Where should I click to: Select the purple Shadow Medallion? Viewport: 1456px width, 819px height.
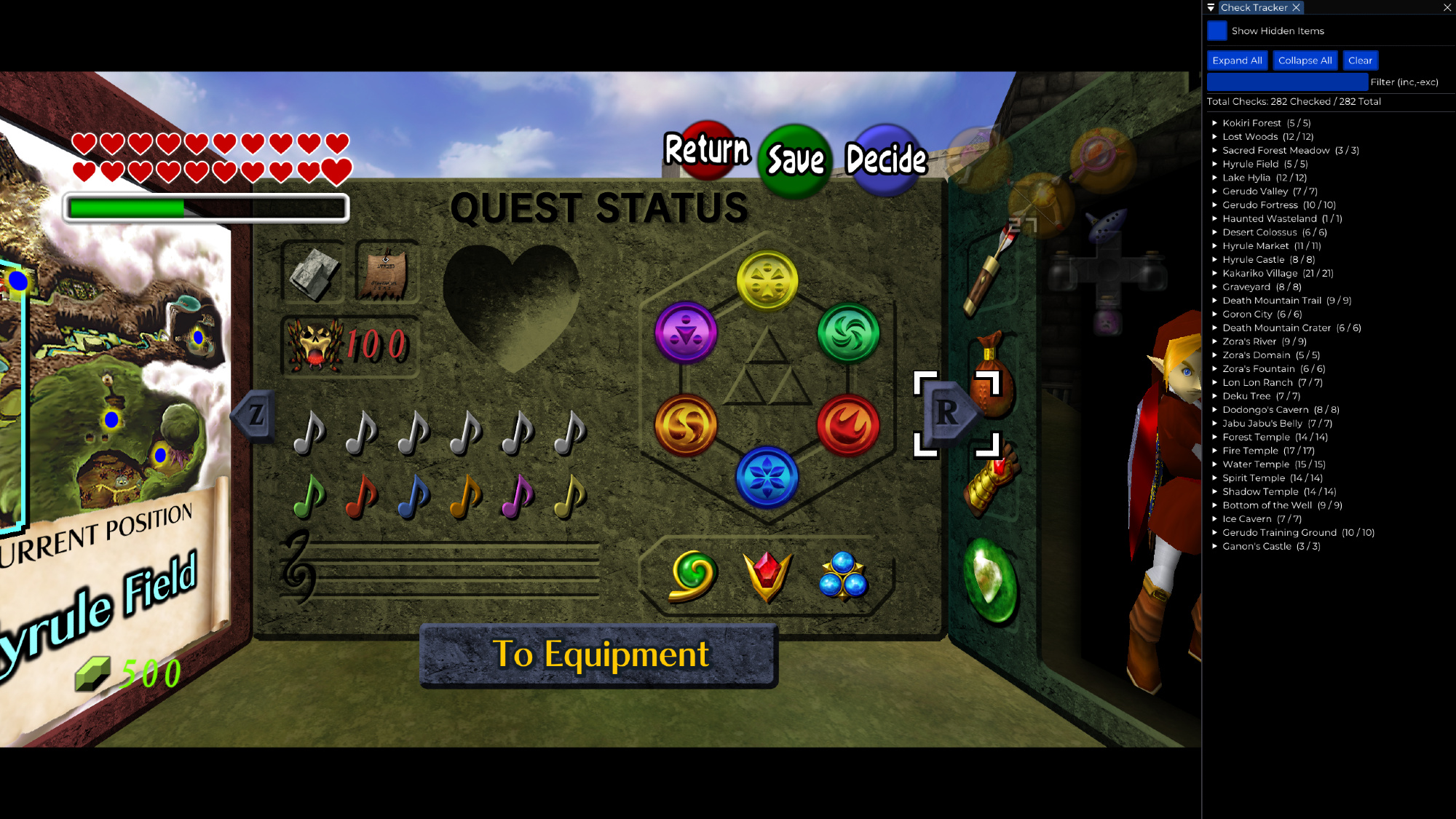point(686,333)
